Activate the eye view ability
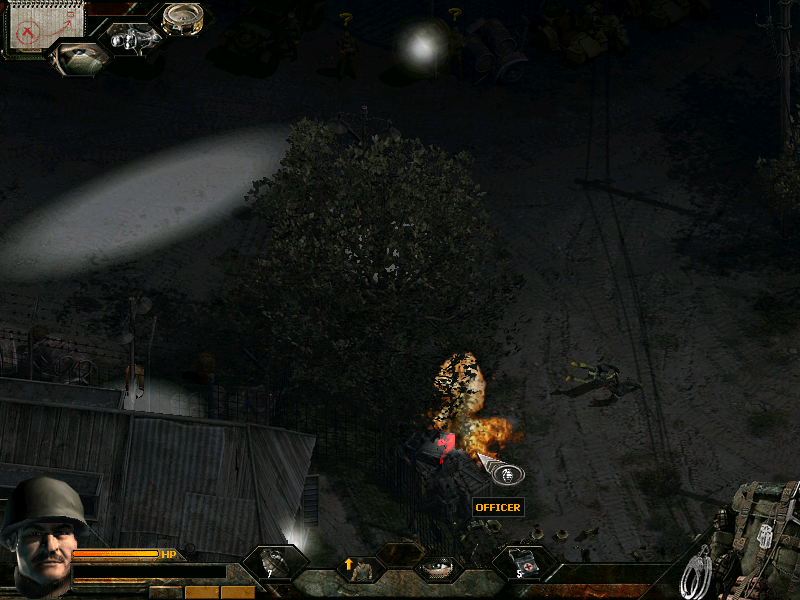 (435, 569)
